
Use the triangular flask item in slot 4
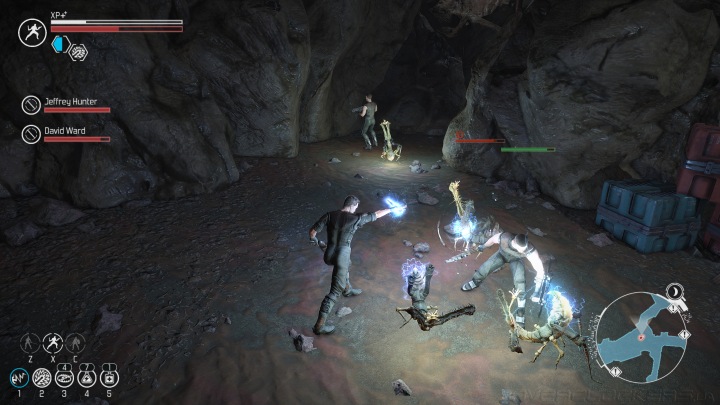pyautogui.click(x=87, y=377)
